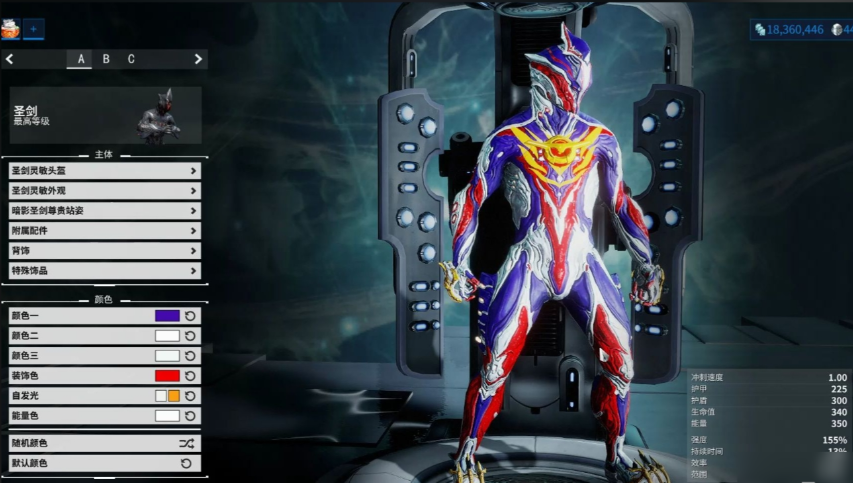
Task: Go to the next config with right arrow
Action: [198, 59]
